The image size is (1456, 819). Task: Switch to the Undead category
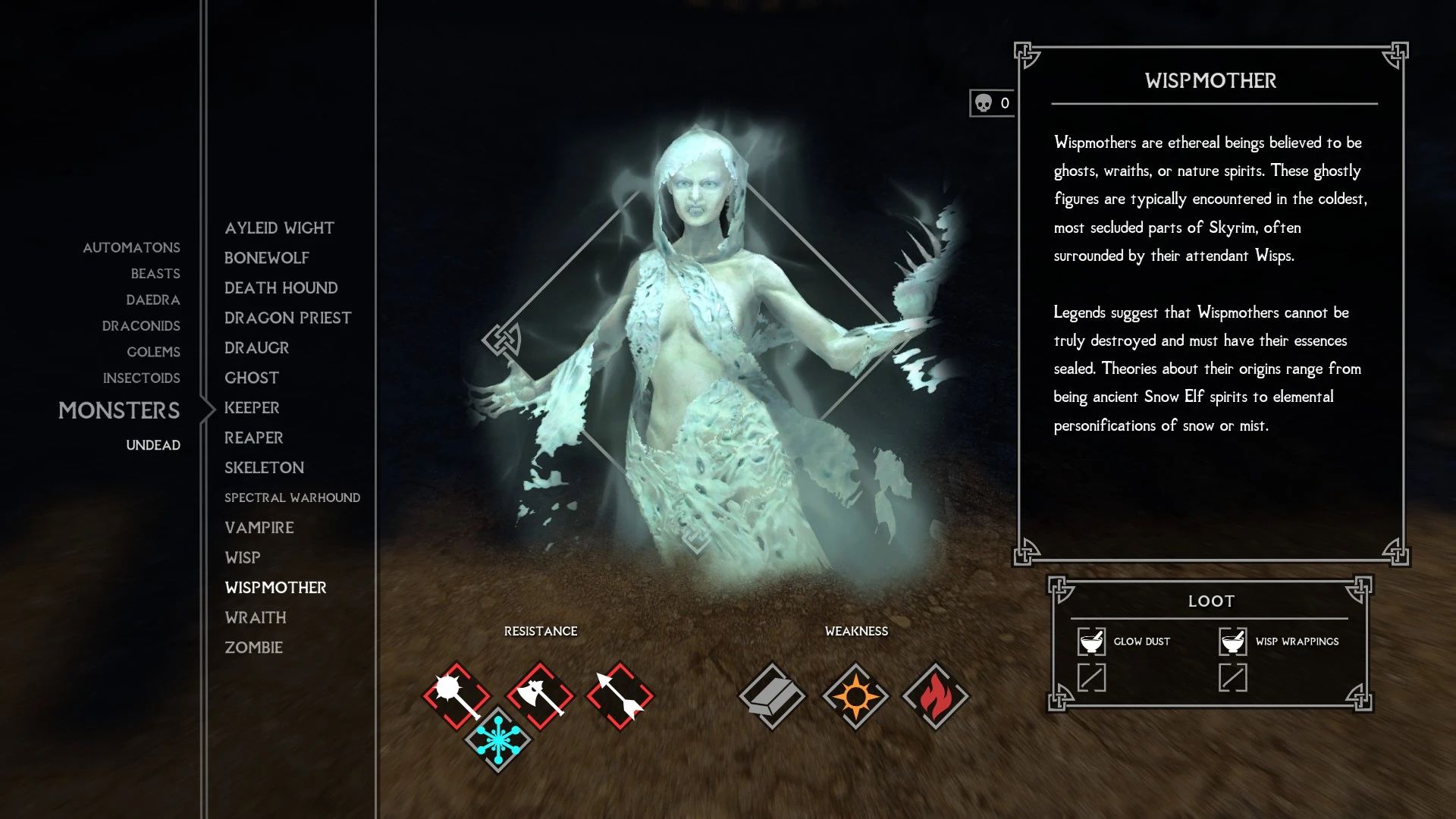153,445
